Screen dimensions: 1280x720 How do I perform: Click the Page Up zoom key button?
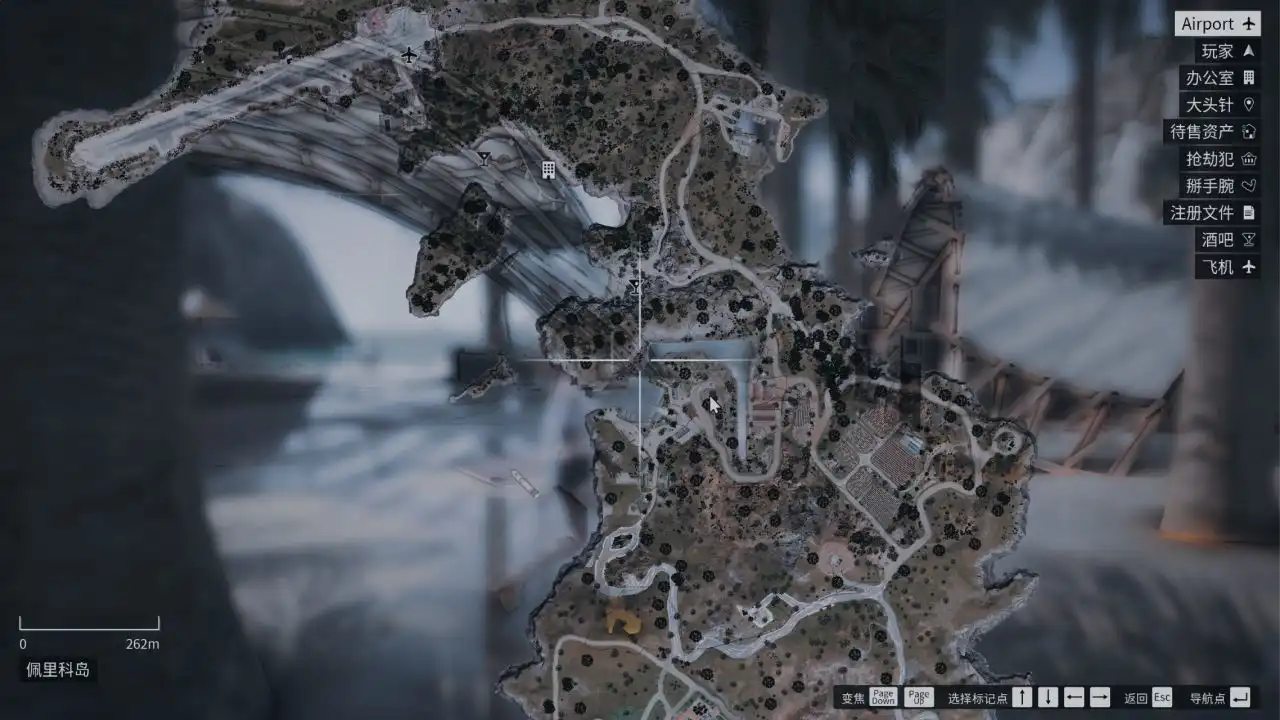click(917, 695)
